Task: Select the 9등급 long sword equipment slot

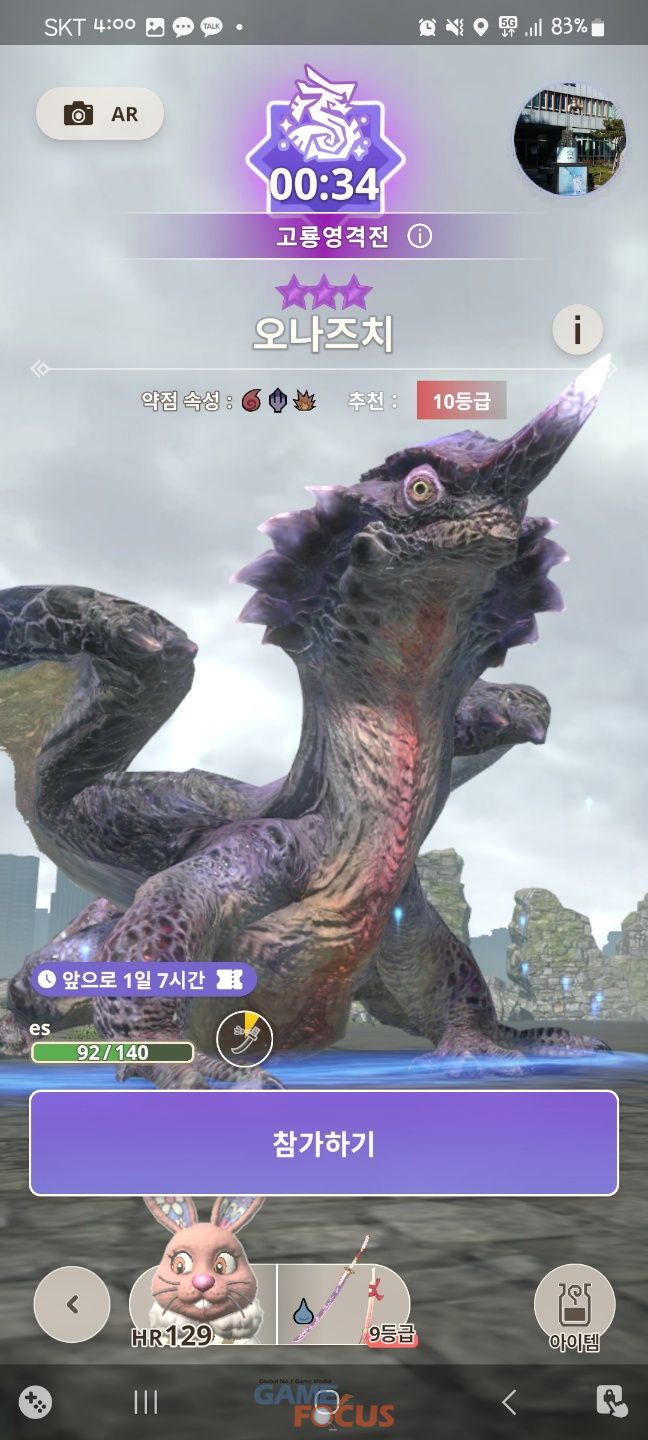Action: coord(343,1303)
